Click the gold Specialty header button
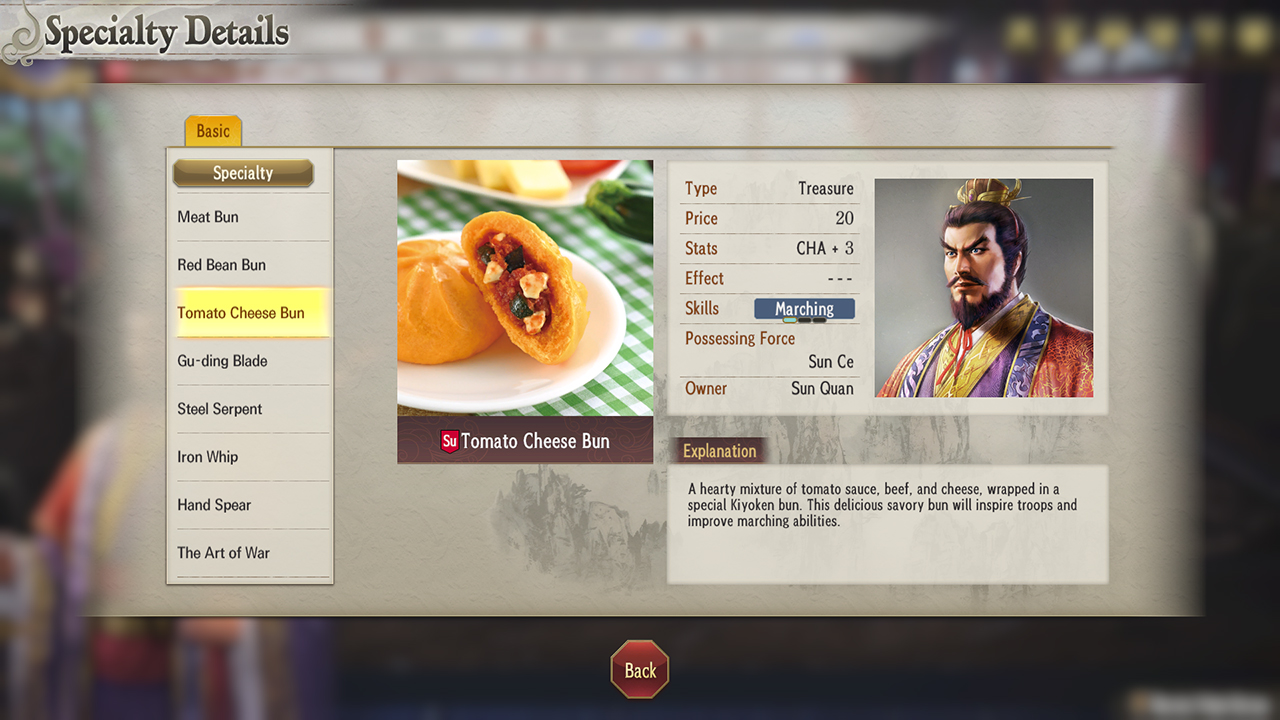 pyautogui.click(x=243, y=173)
